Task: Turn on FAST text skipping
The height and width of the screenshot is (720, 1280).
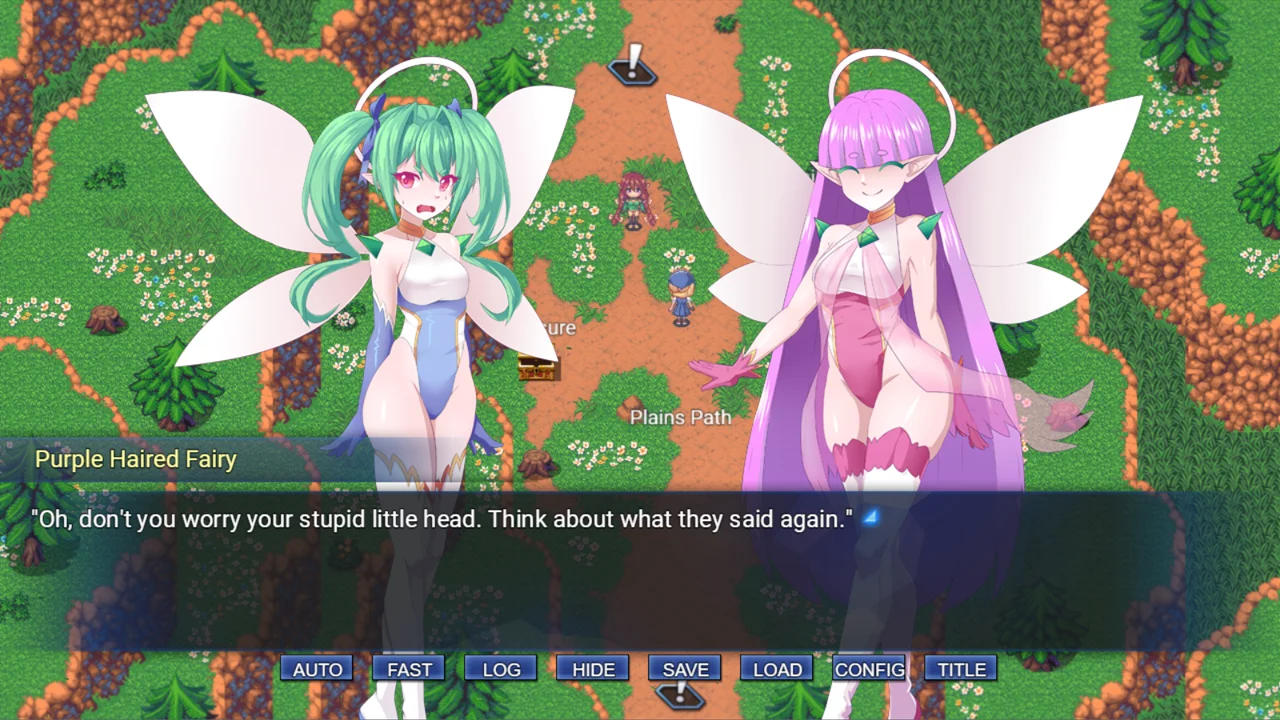Action: pos(409,669)
